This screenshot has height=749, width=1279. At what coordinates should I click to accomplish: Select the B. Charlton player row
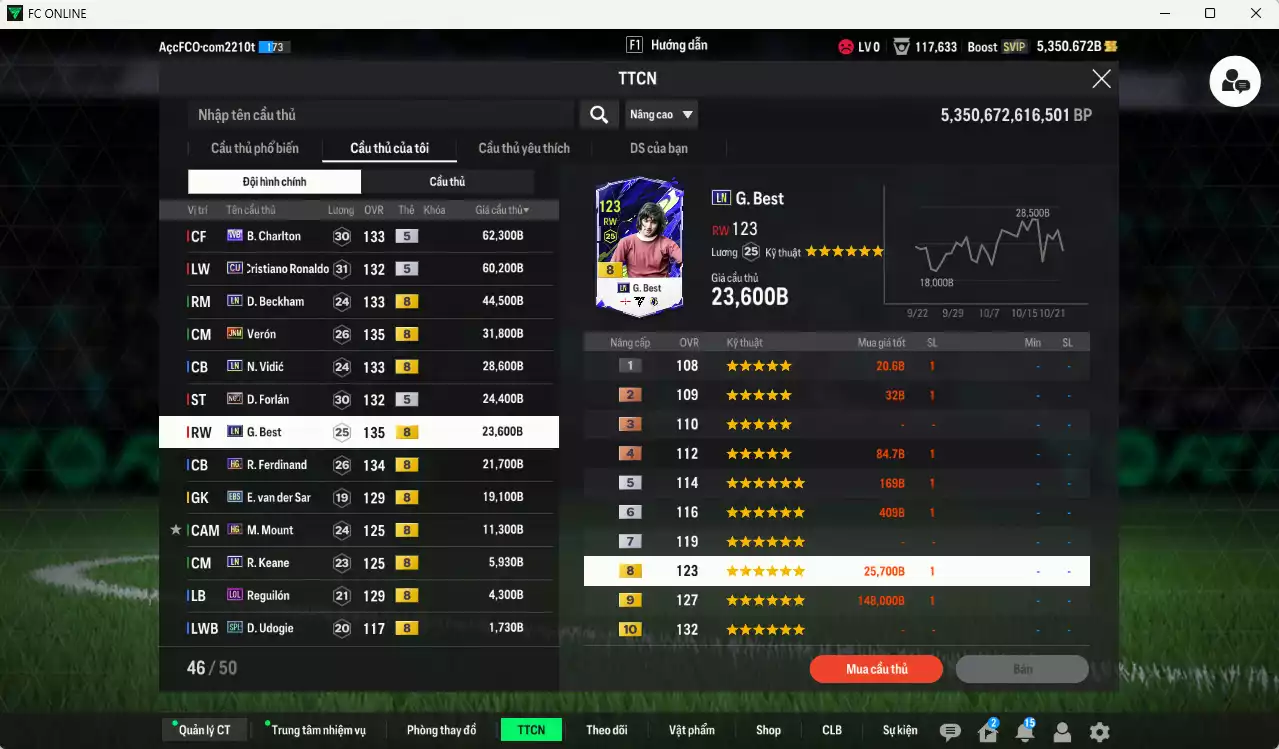pos(358,236)
